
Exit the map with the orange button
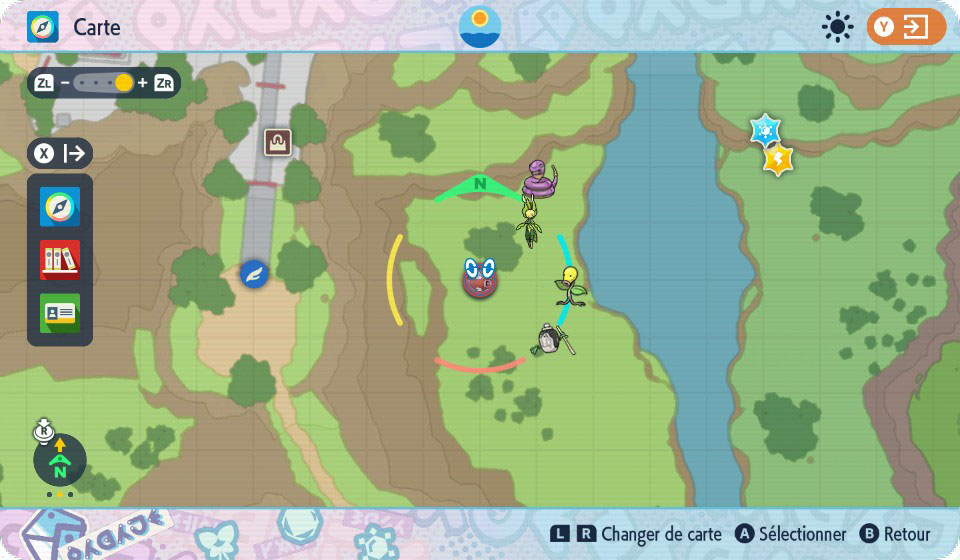906,27
